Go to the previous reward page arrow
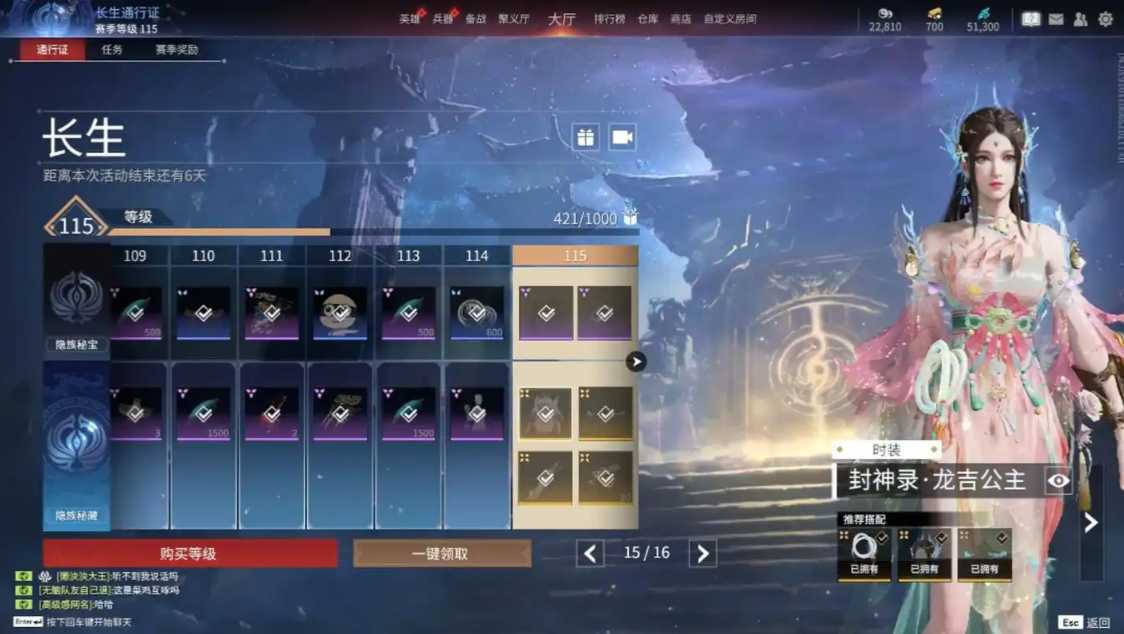The width and height of the screenshot is (1124, 634). tap(590, 553)
